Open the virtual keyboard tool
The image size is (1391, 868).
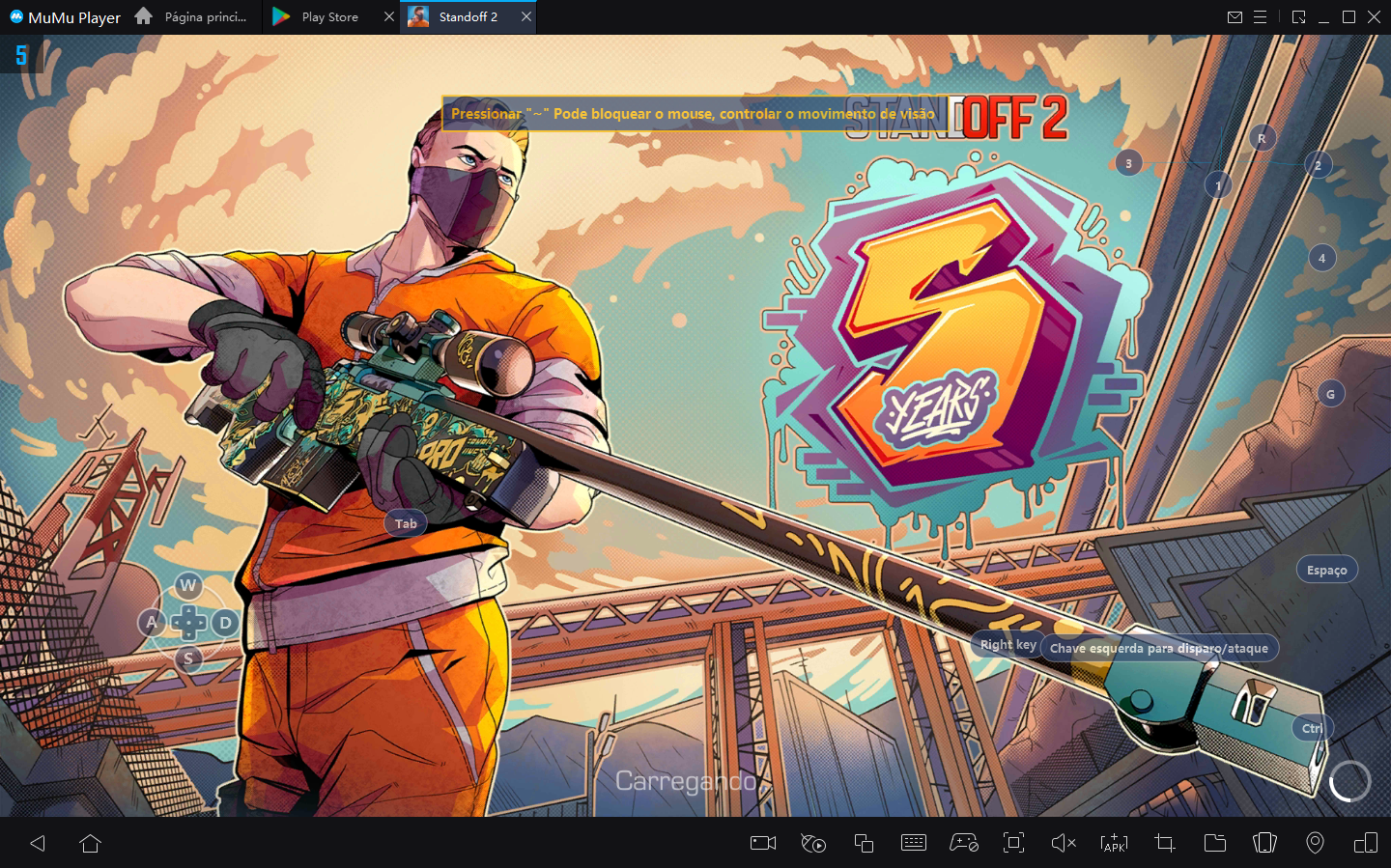click(913, 843)
